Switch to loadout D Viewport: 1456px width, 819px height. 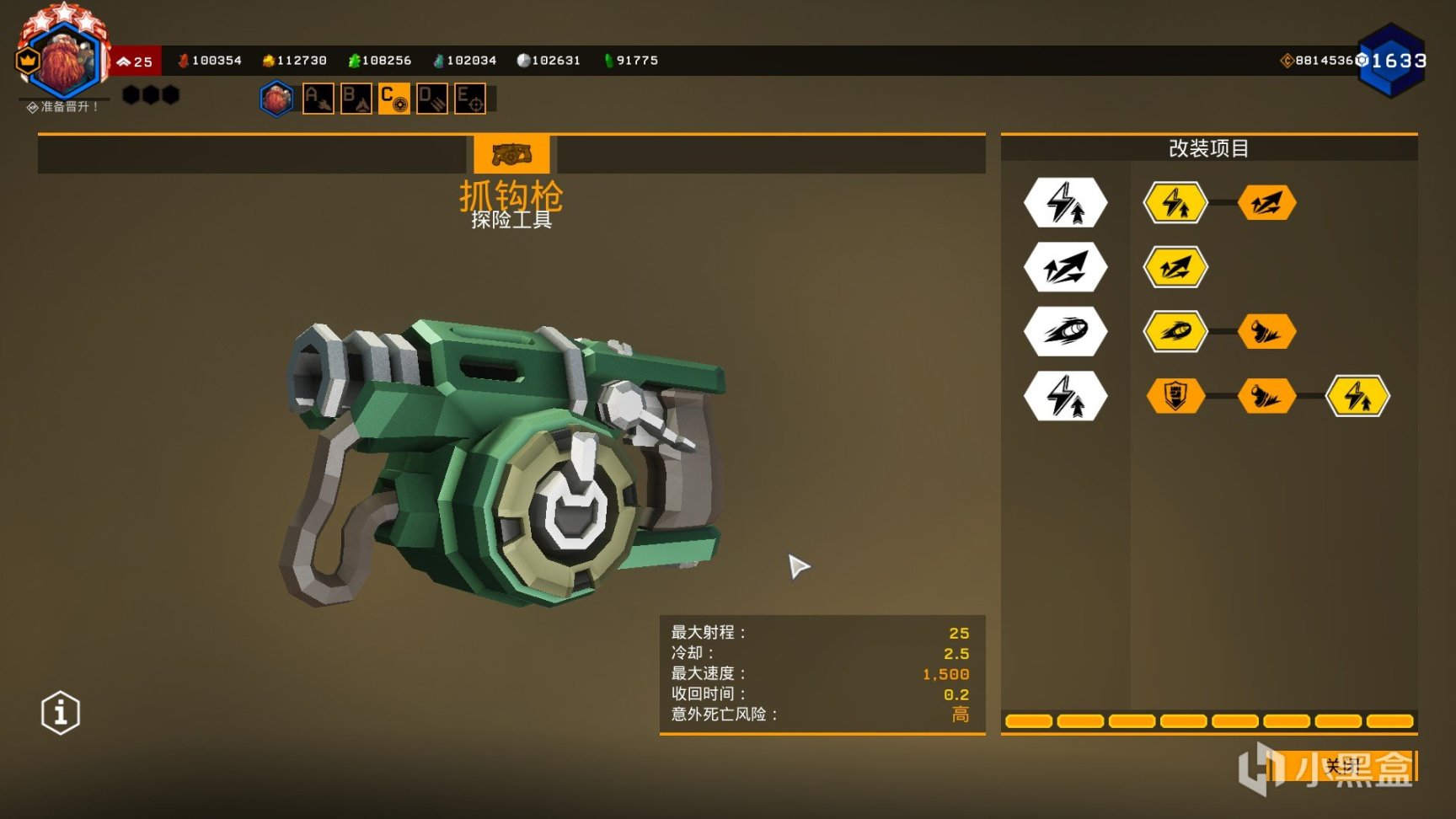(x=432, y=99)
